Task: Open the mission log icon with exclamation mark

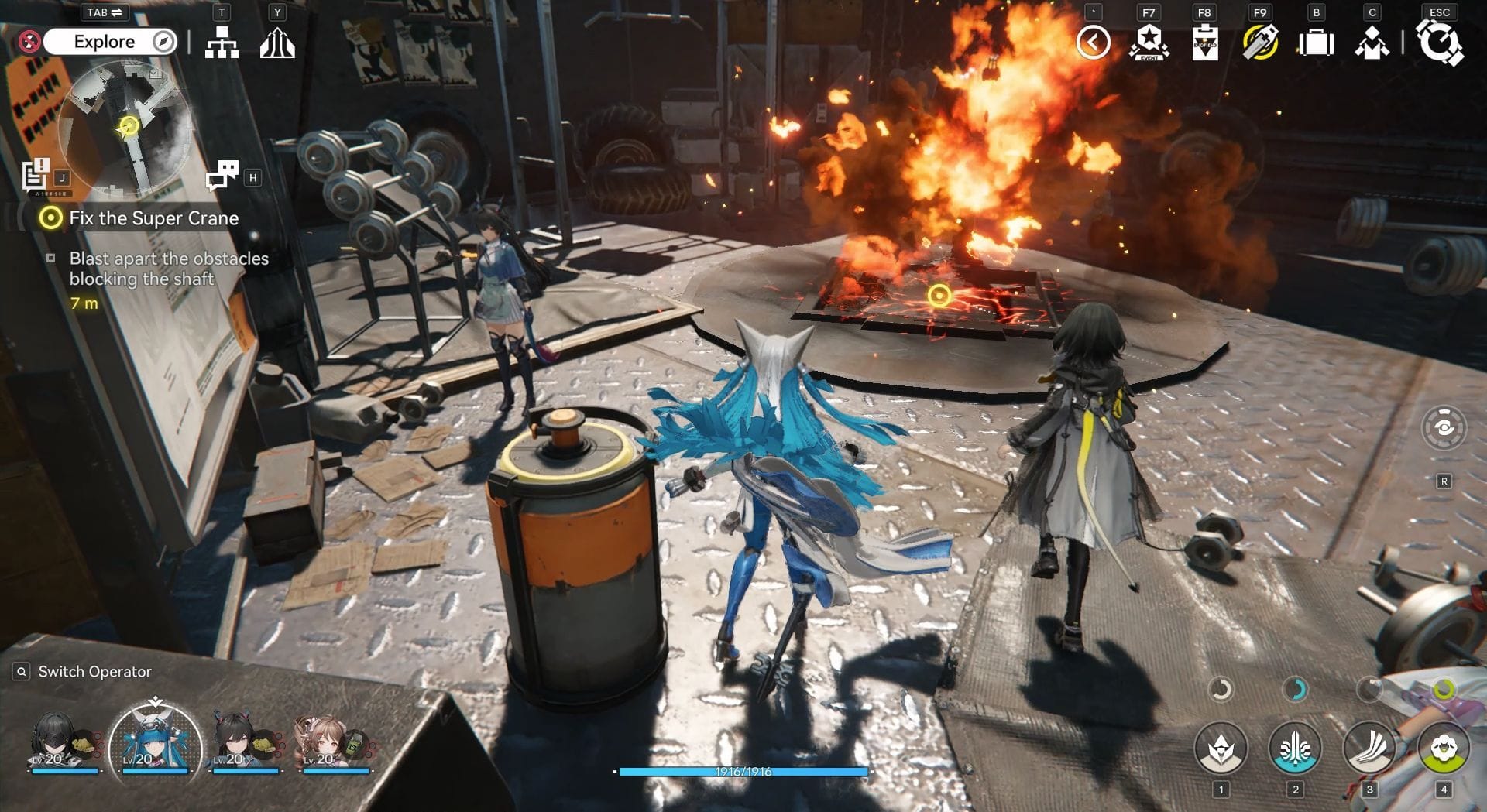Action: tap(36, 174)
